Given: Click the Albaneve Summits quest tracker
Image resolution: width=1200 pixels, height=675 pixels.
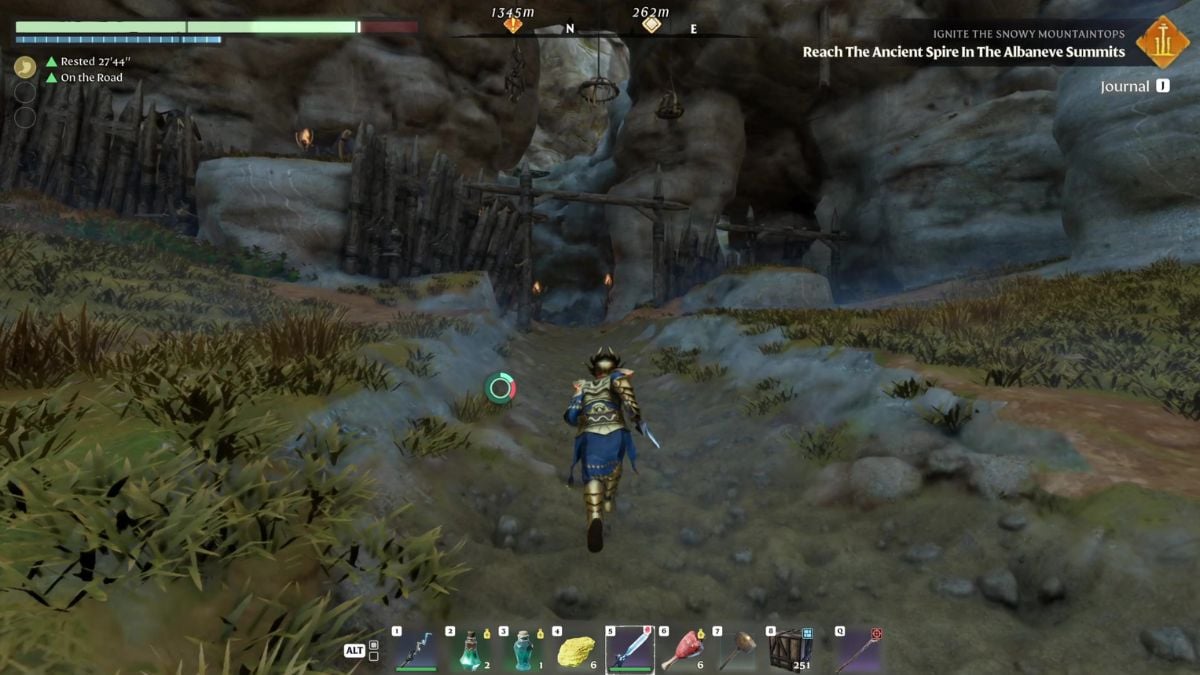Looking at the screenshot, I should [963, 52].
